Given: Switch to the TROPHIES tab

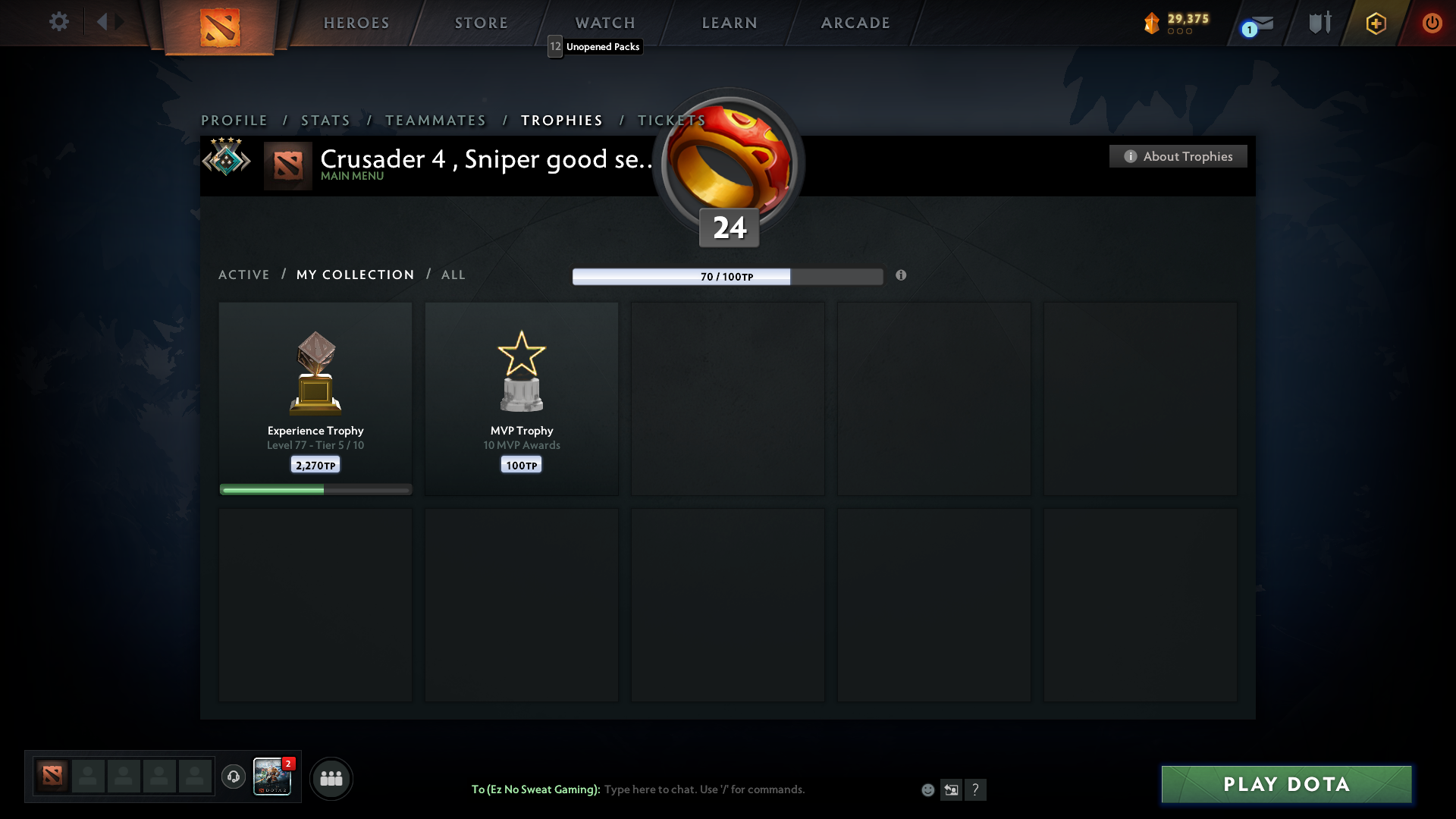Looking at the screenshot, I should pos(561,120).
